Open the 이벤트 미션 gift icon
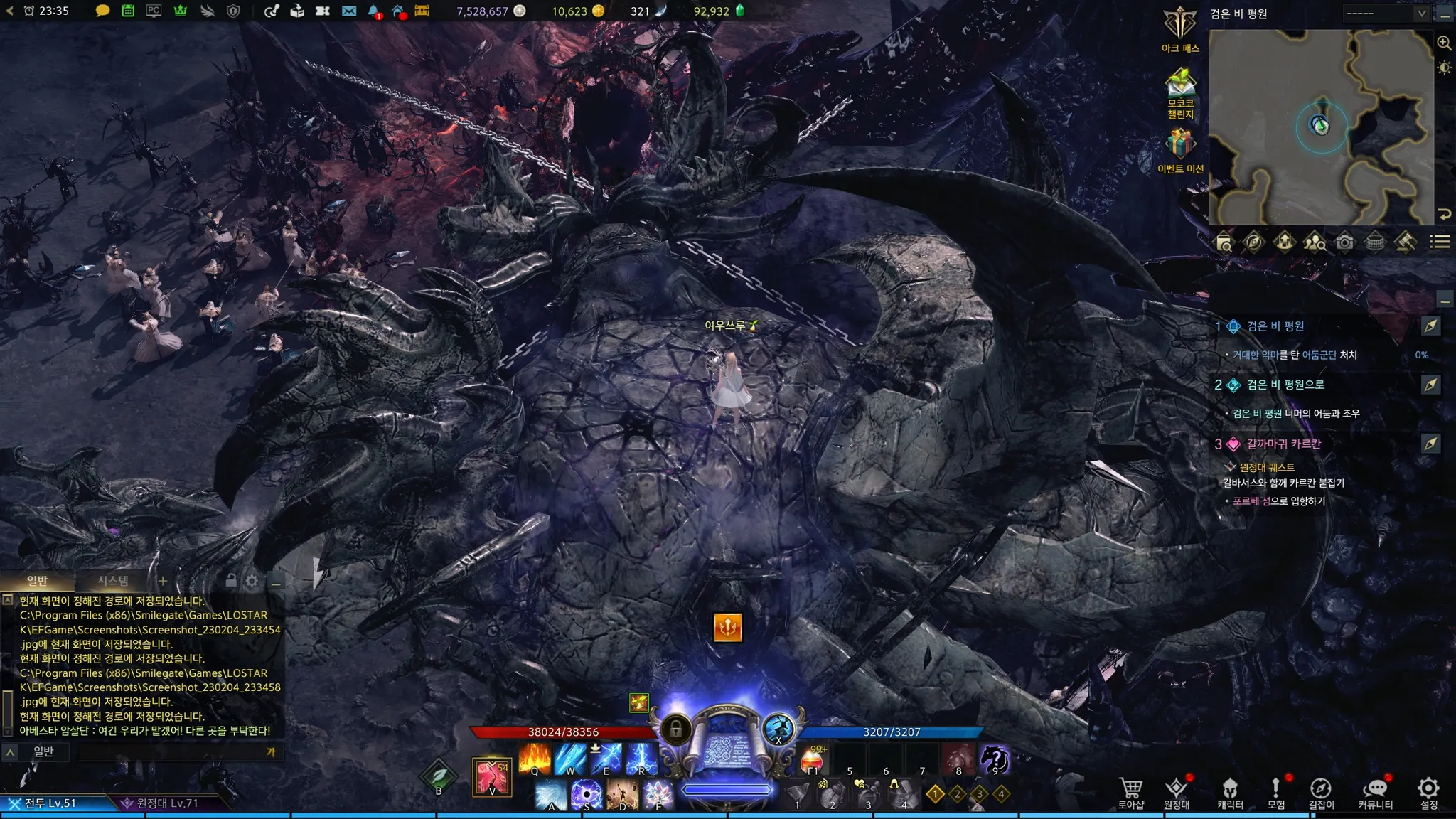Viewport: 1456px width, 819px height. click(x=1180, y=149)
